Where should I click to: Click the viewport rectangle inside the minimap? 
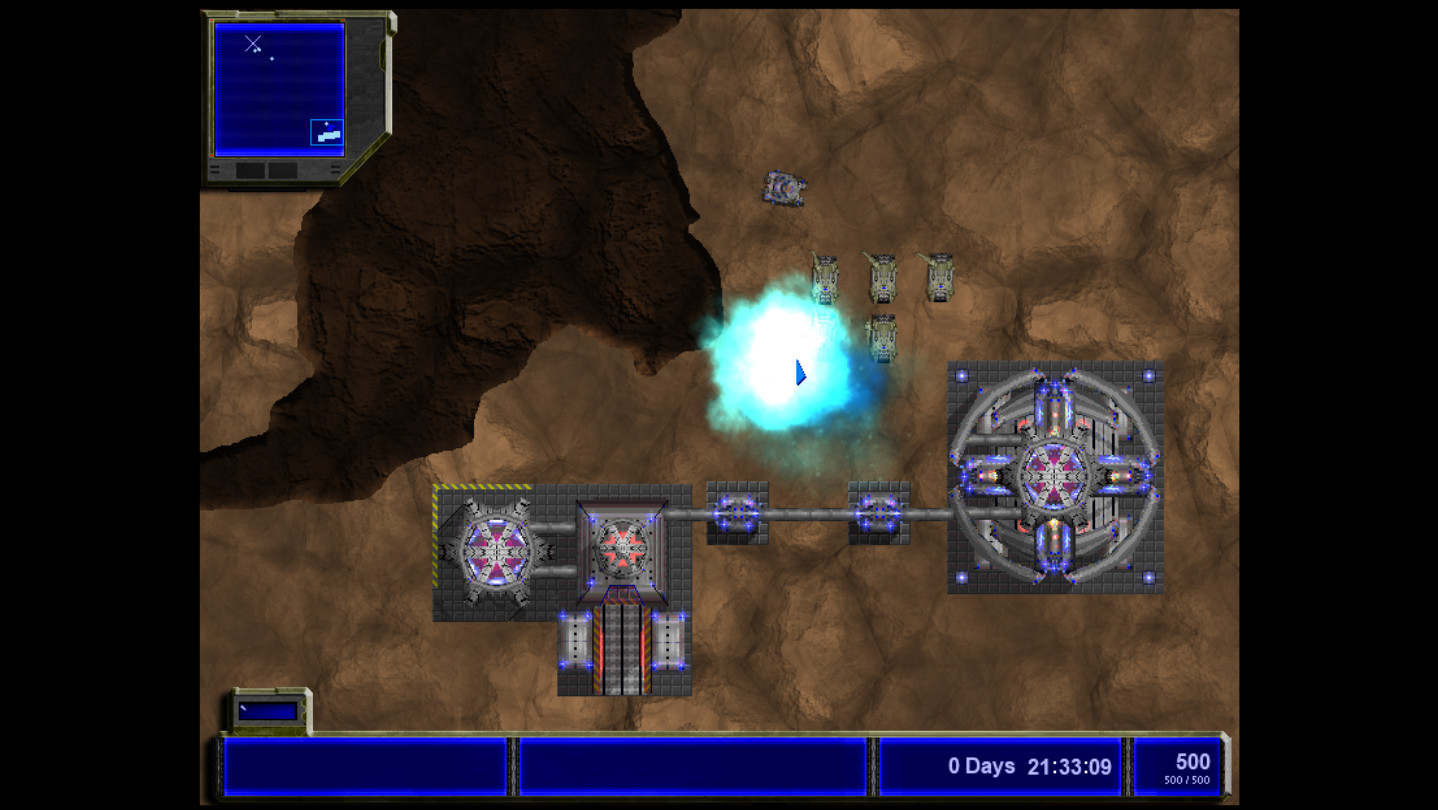pos(327,131)
